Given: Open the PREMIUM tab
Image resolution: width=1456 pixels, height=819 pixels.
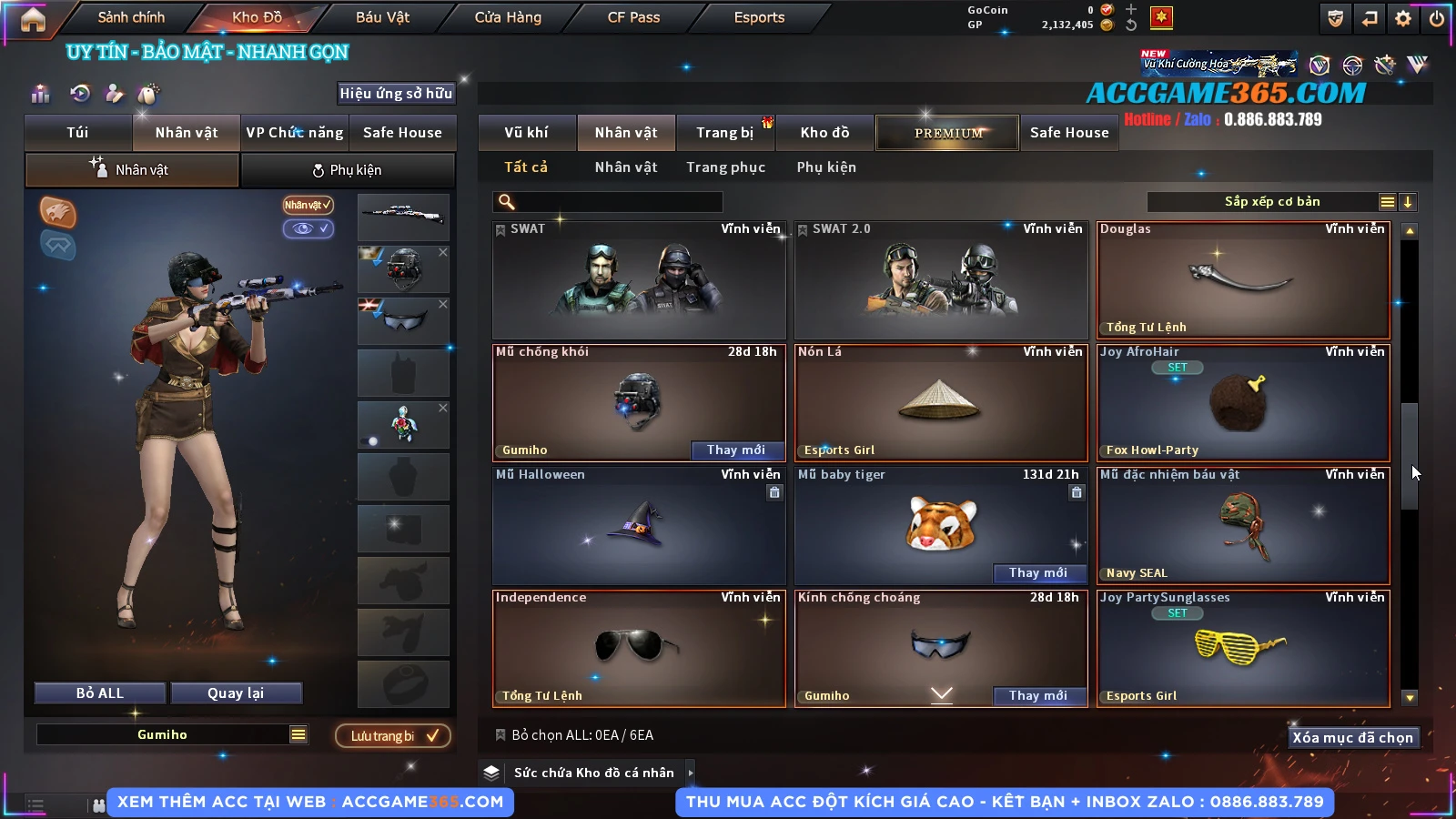Looking at the screenshot, I should (x=947, y=133).
